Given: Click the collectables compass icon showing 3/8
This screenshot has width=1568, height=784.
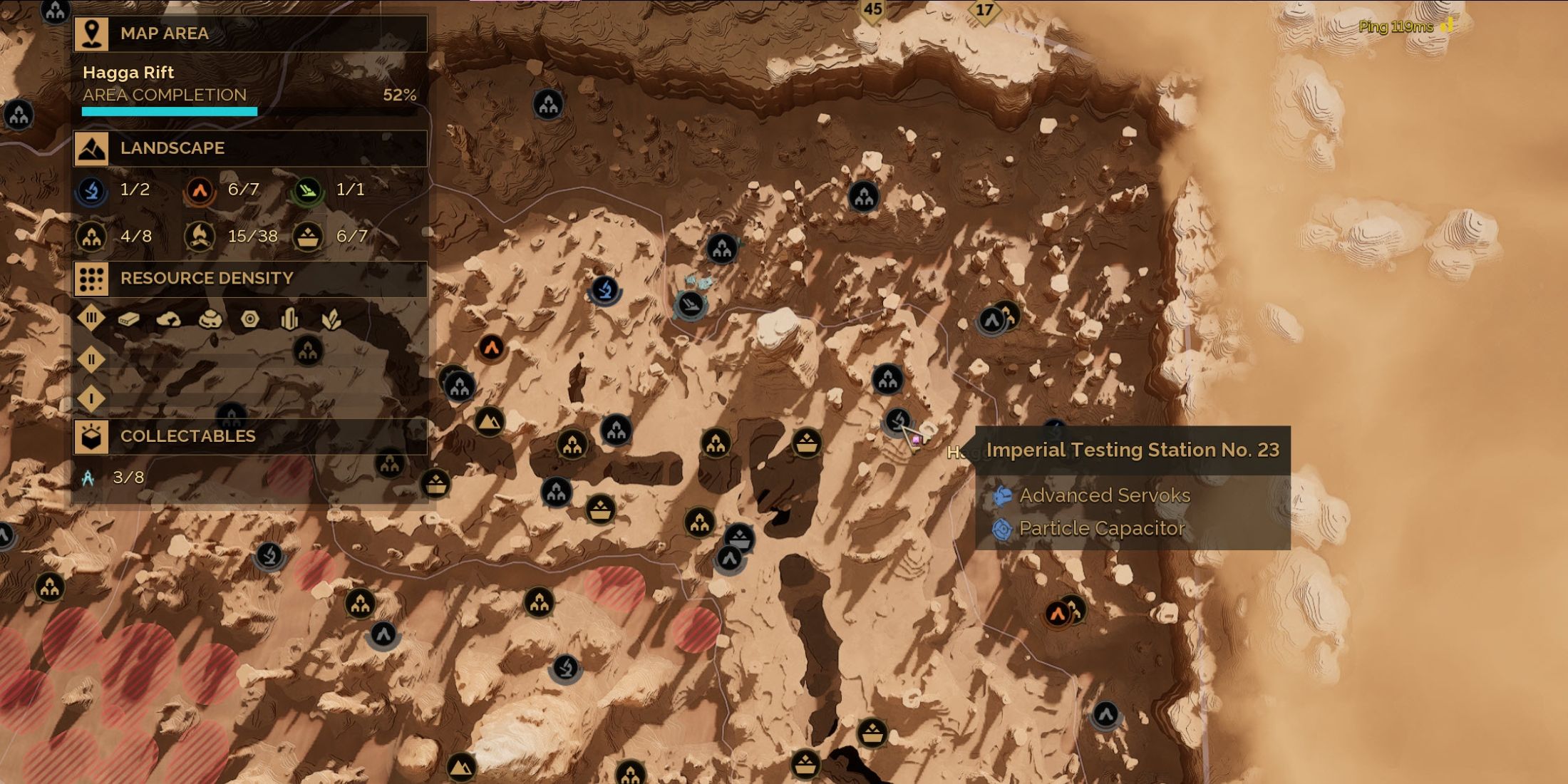Looking at the screenshot, I should point(88,478).
